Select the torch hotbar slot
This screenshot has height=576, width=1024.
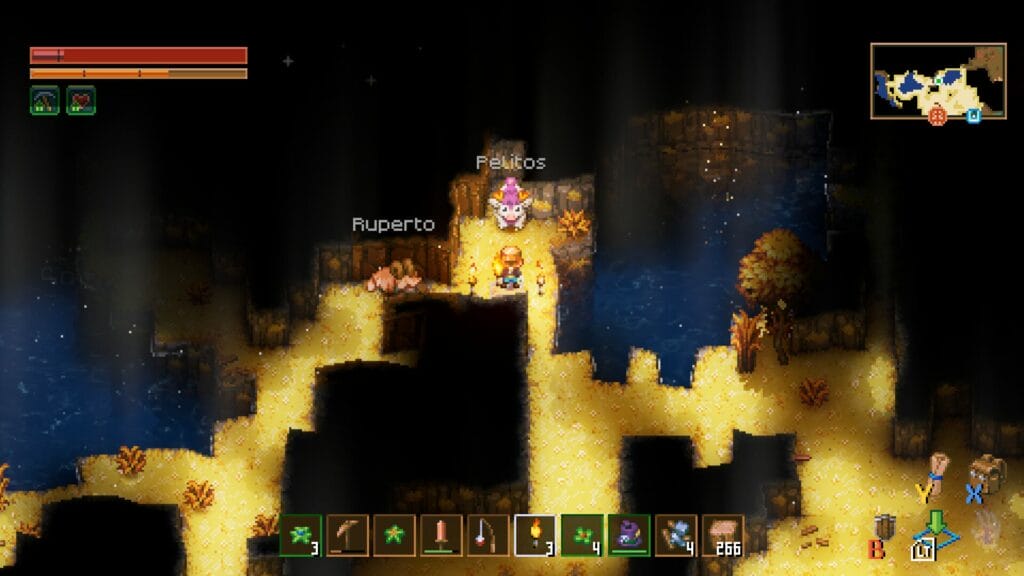point(535,535)
